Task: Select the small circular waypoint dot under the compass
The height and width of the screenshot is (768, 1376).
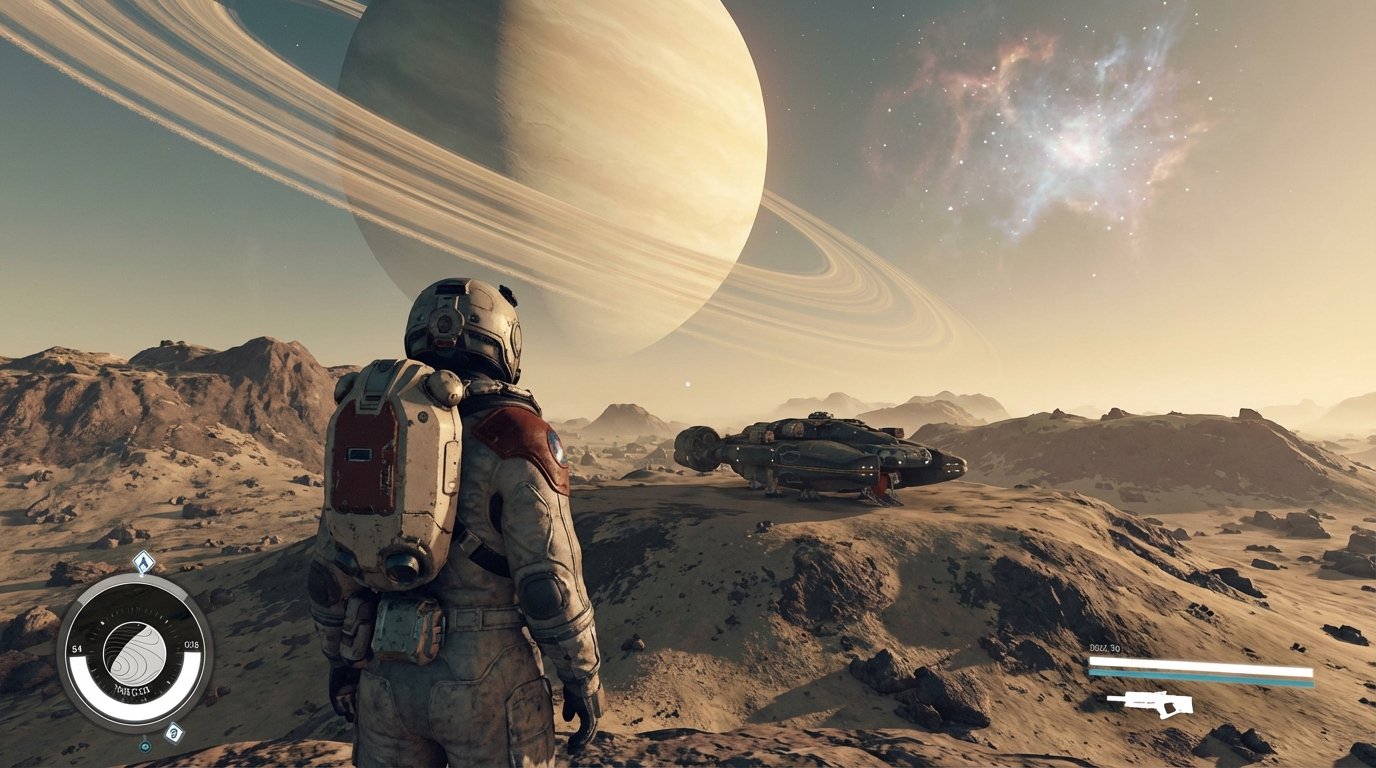Action: [145, 745]
